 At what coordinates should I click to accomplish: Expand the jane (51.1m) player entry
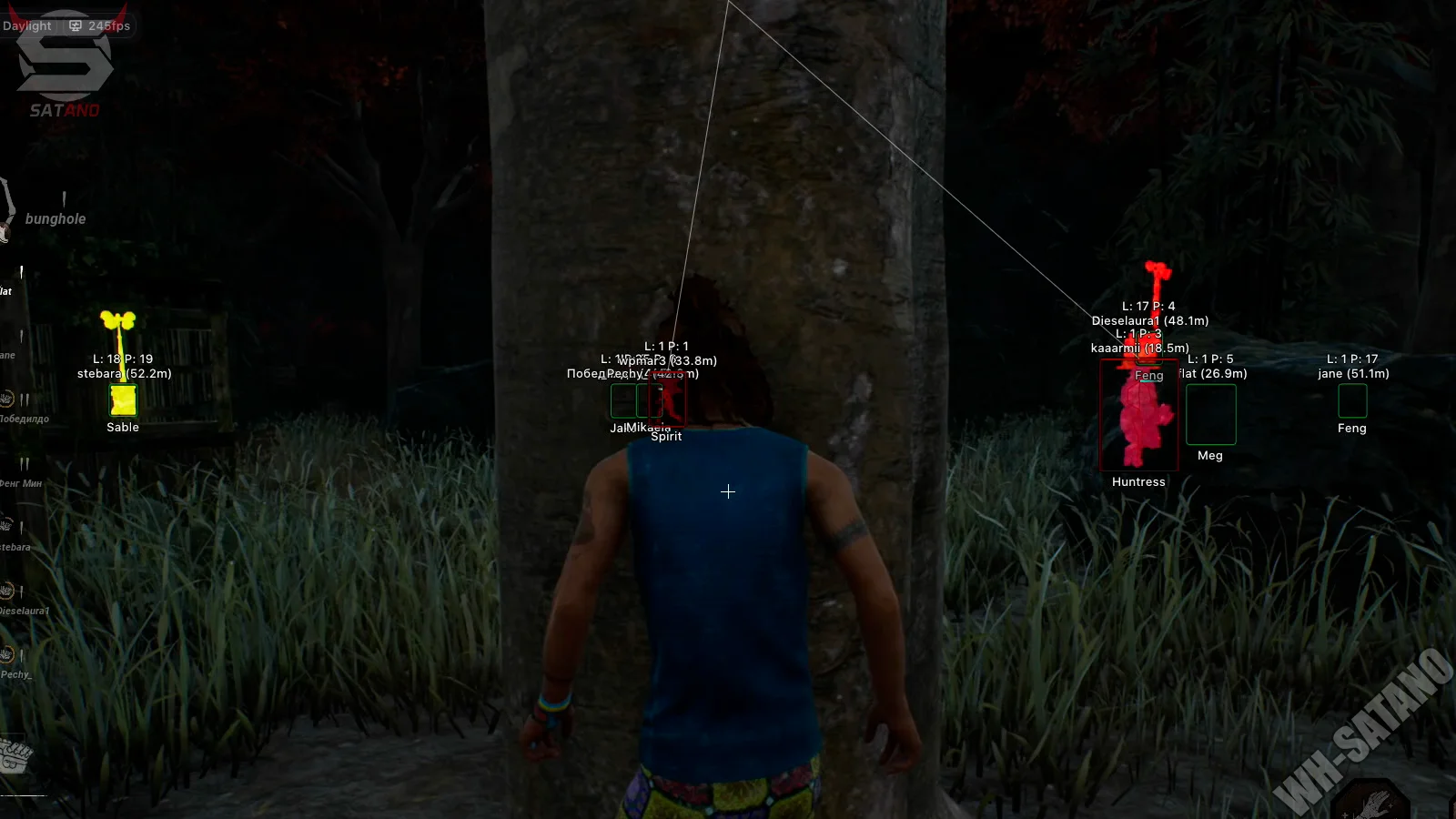pos(1352,373)
